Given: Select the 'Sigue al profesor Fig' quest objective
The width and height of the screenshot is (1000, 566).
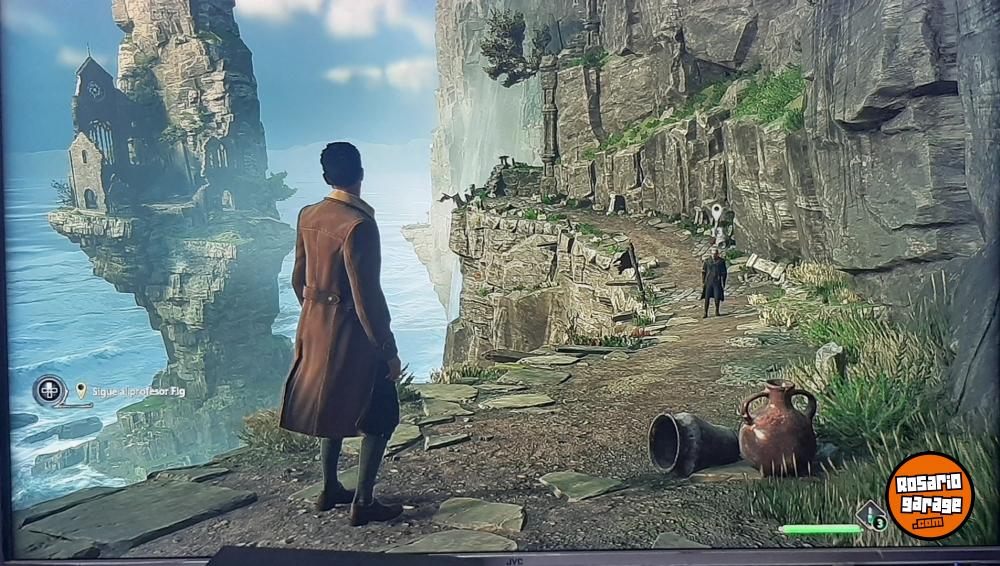Looking at the screenshot, I should 137,392.
